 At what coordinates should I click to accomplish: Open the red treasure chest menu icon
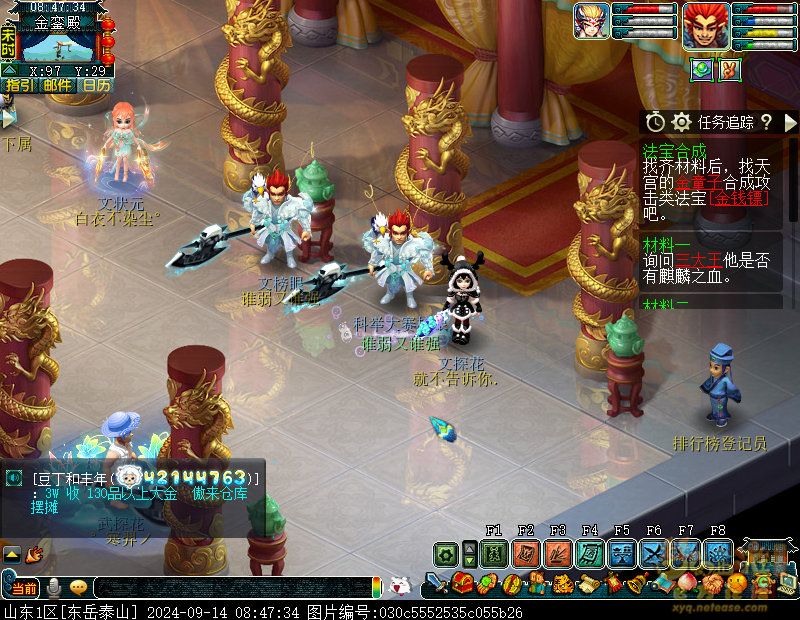coord(462,582)
